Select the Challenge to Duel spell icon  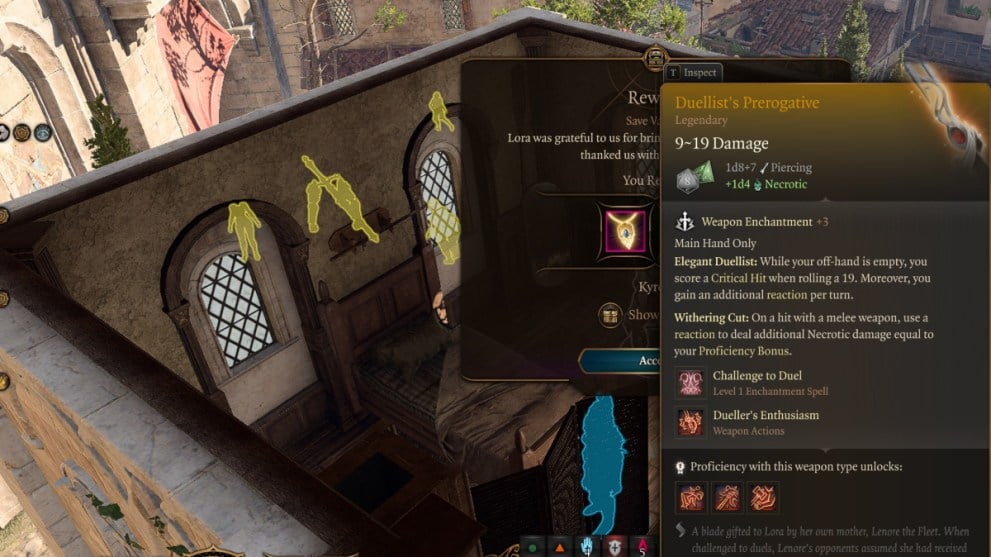pyautogui.click(x=690, y=383)
